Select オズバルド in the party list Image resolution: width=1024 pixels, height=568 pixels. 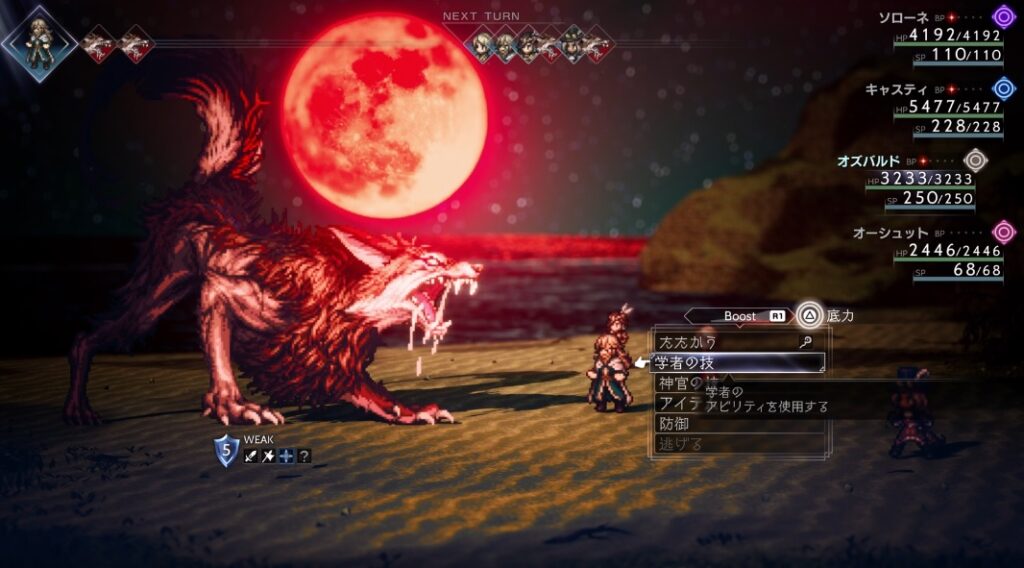[x=868, y=160]
